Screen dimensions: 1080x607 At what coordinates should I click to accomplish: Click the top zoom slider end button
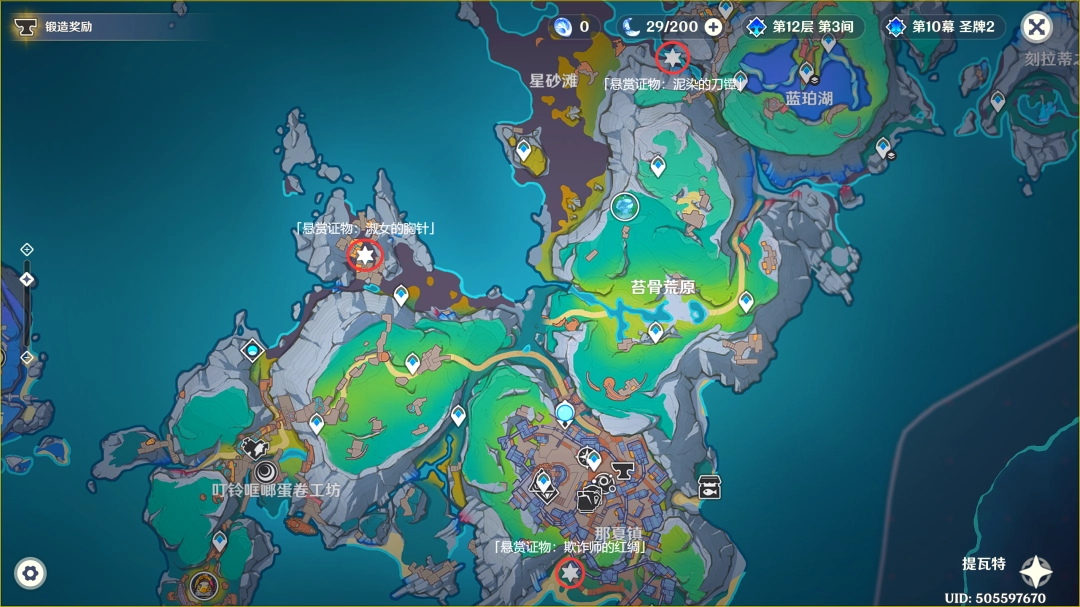click(27, 249)
